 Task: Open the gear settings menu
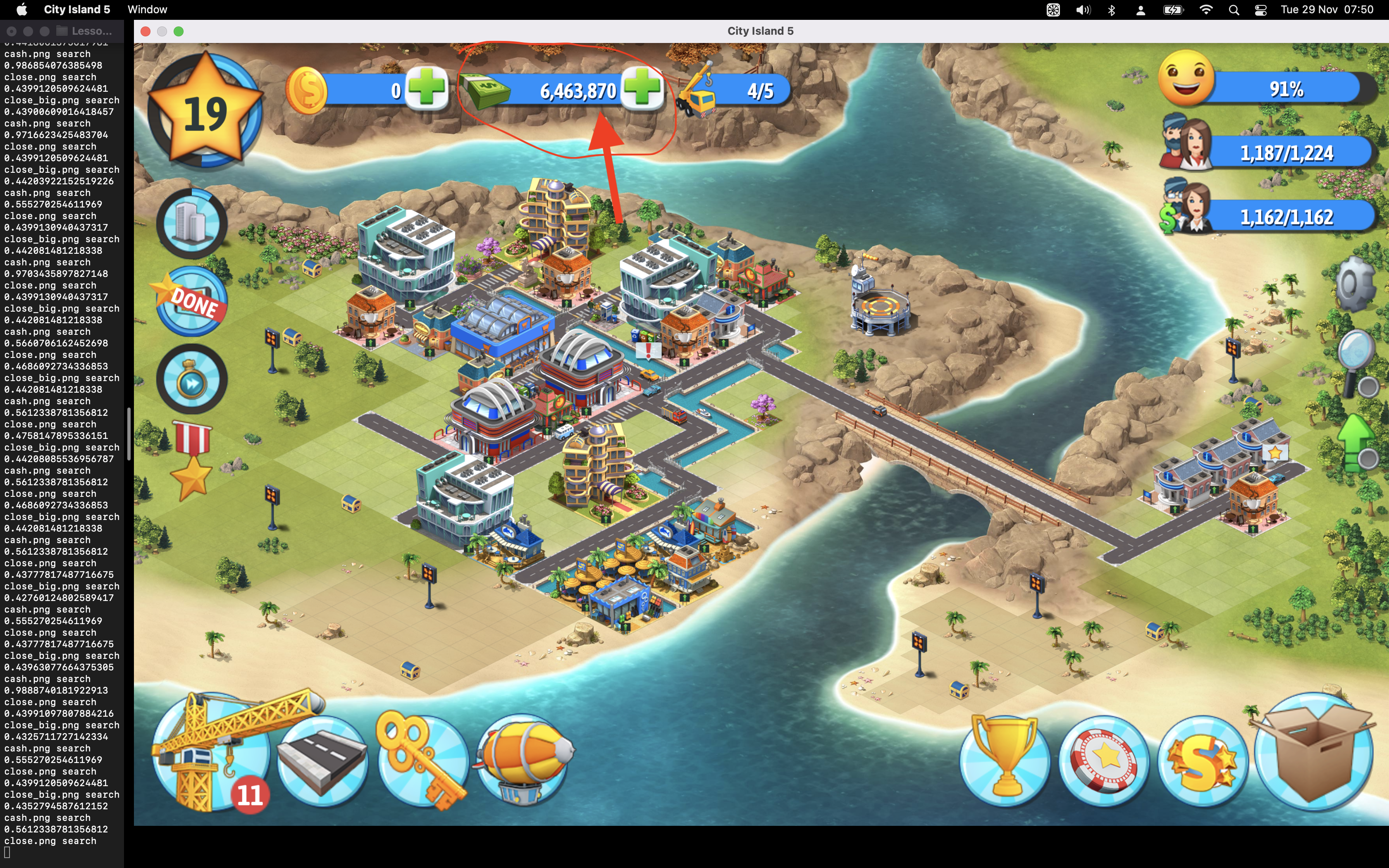coord(1356,283)
